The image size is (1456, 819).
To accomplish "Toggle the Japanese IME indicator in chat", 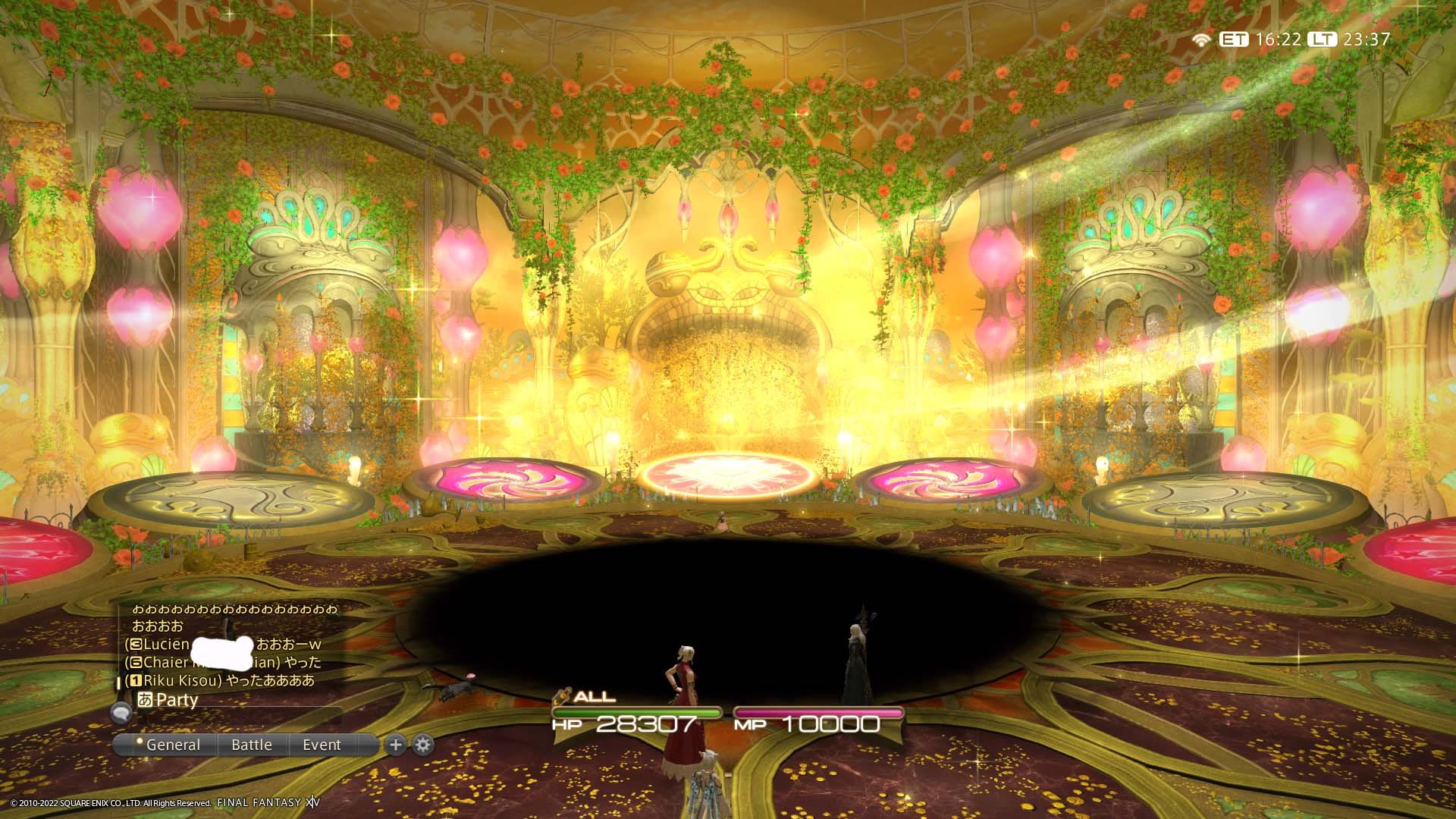I will (146, 699).
